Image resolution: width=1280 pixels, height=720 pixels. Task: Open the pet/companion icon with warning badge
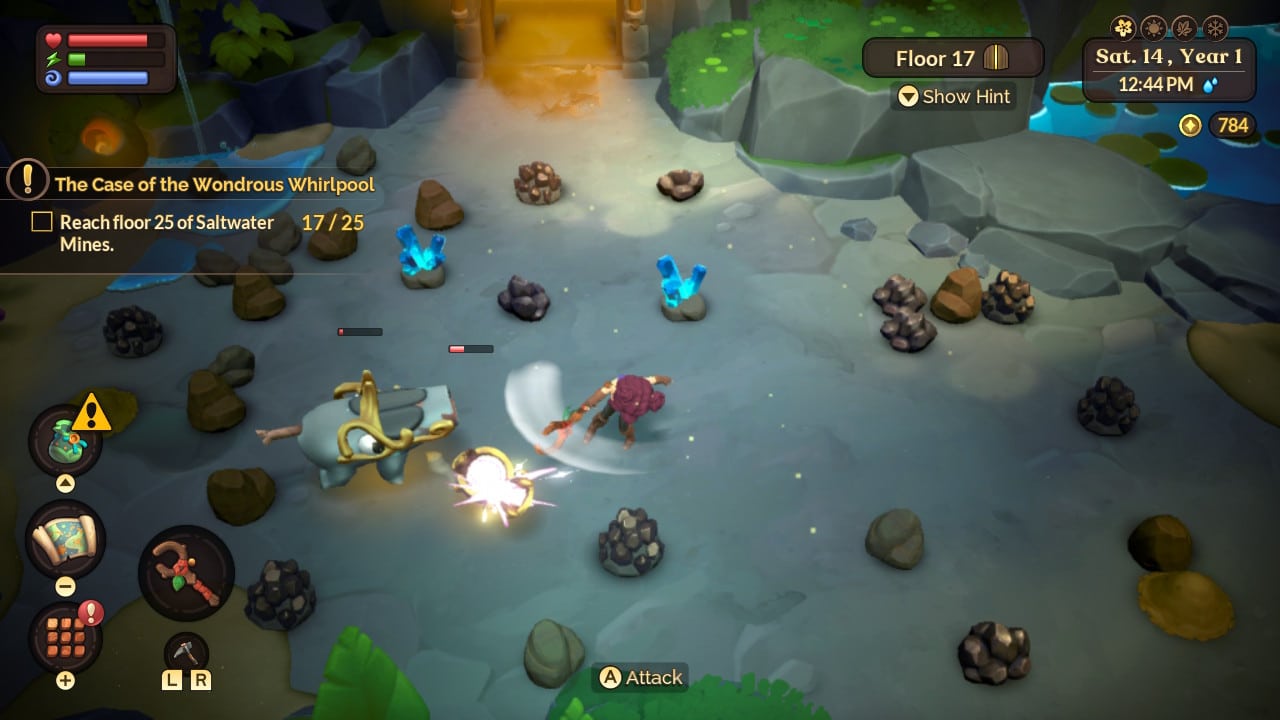pyautogui.click(x=65, y=440)
